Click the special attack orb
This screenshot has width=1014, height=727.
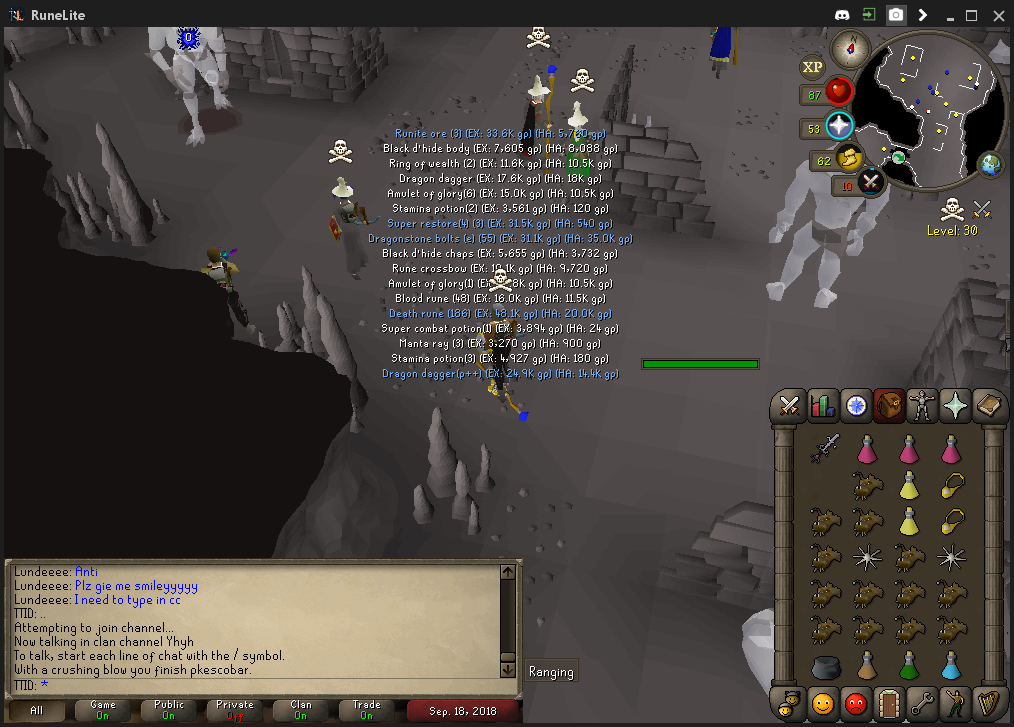871,182
